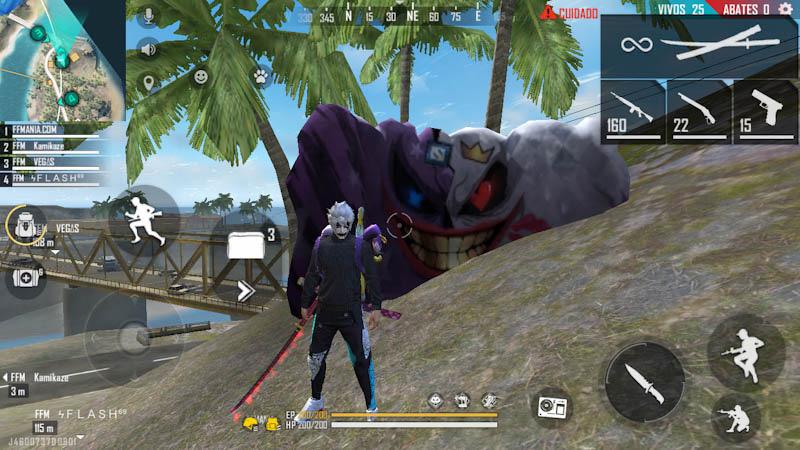Attack with the knife button
Viewport: 800px width, 450px height.
[644, 381]
